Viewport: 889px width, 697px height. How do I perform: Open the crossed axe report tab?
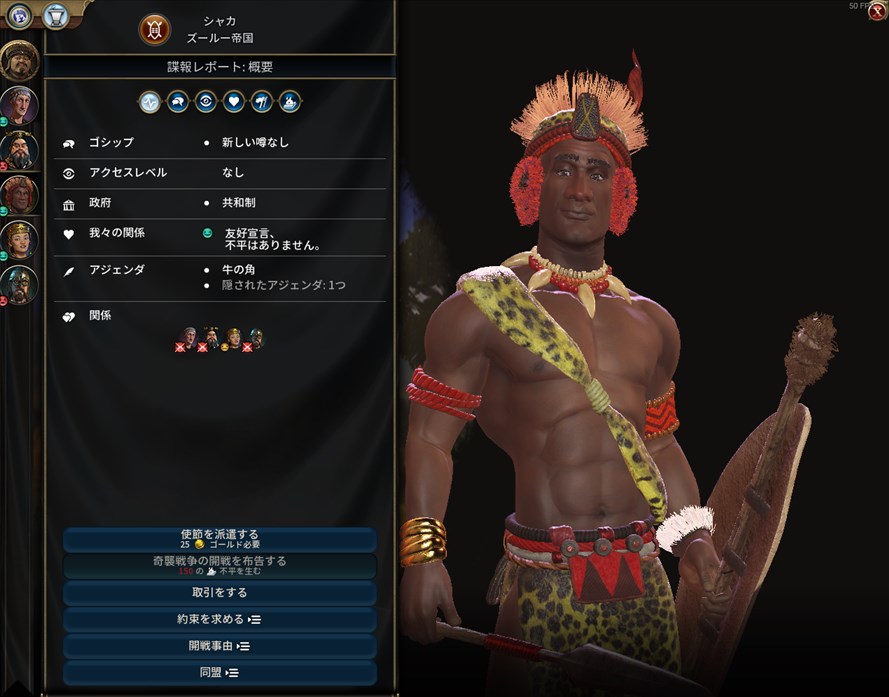[262, 101]
